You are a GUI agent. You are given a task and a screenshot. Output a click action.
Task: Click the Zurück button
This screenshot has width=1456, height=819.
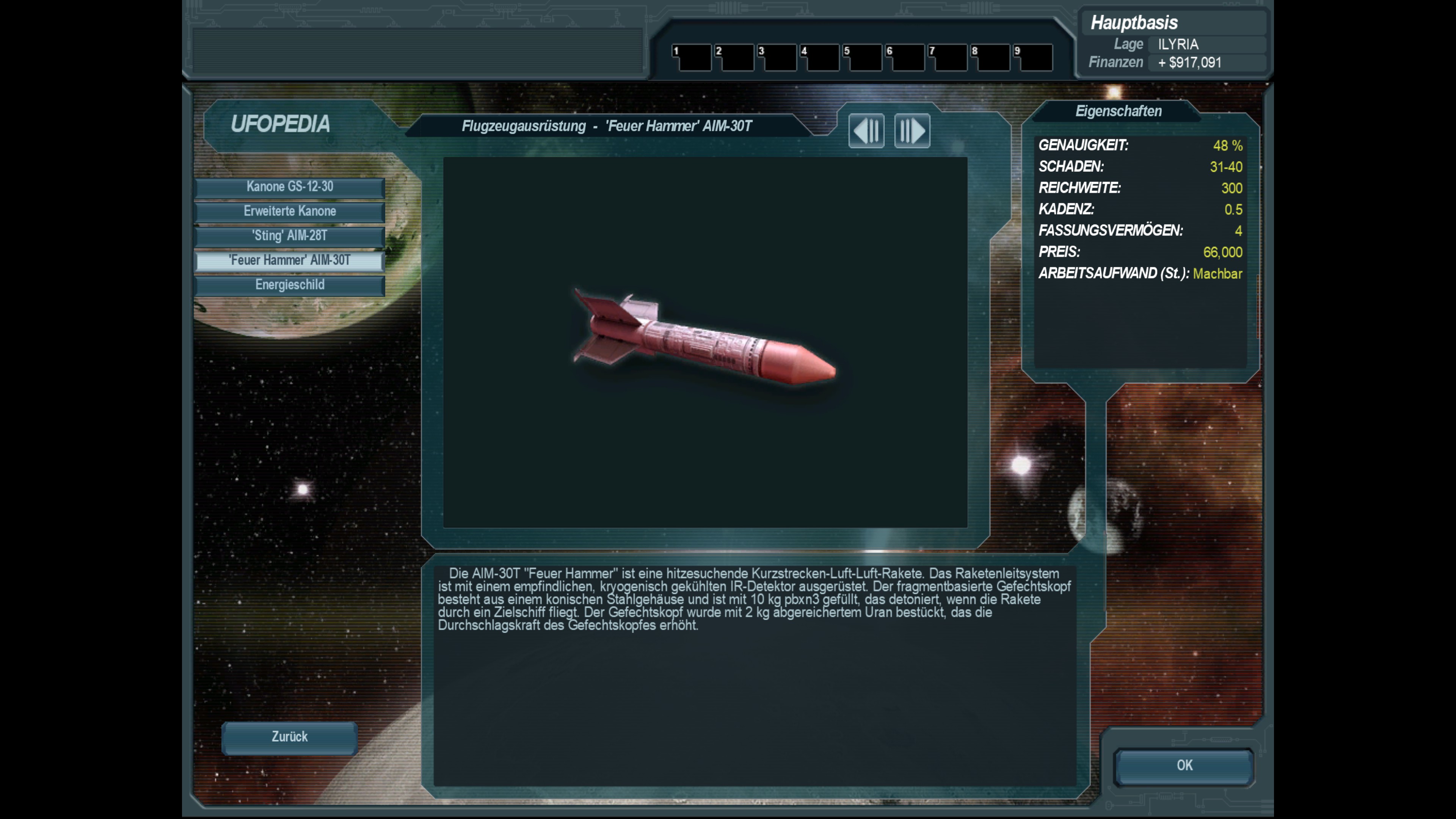pos(289,737)
